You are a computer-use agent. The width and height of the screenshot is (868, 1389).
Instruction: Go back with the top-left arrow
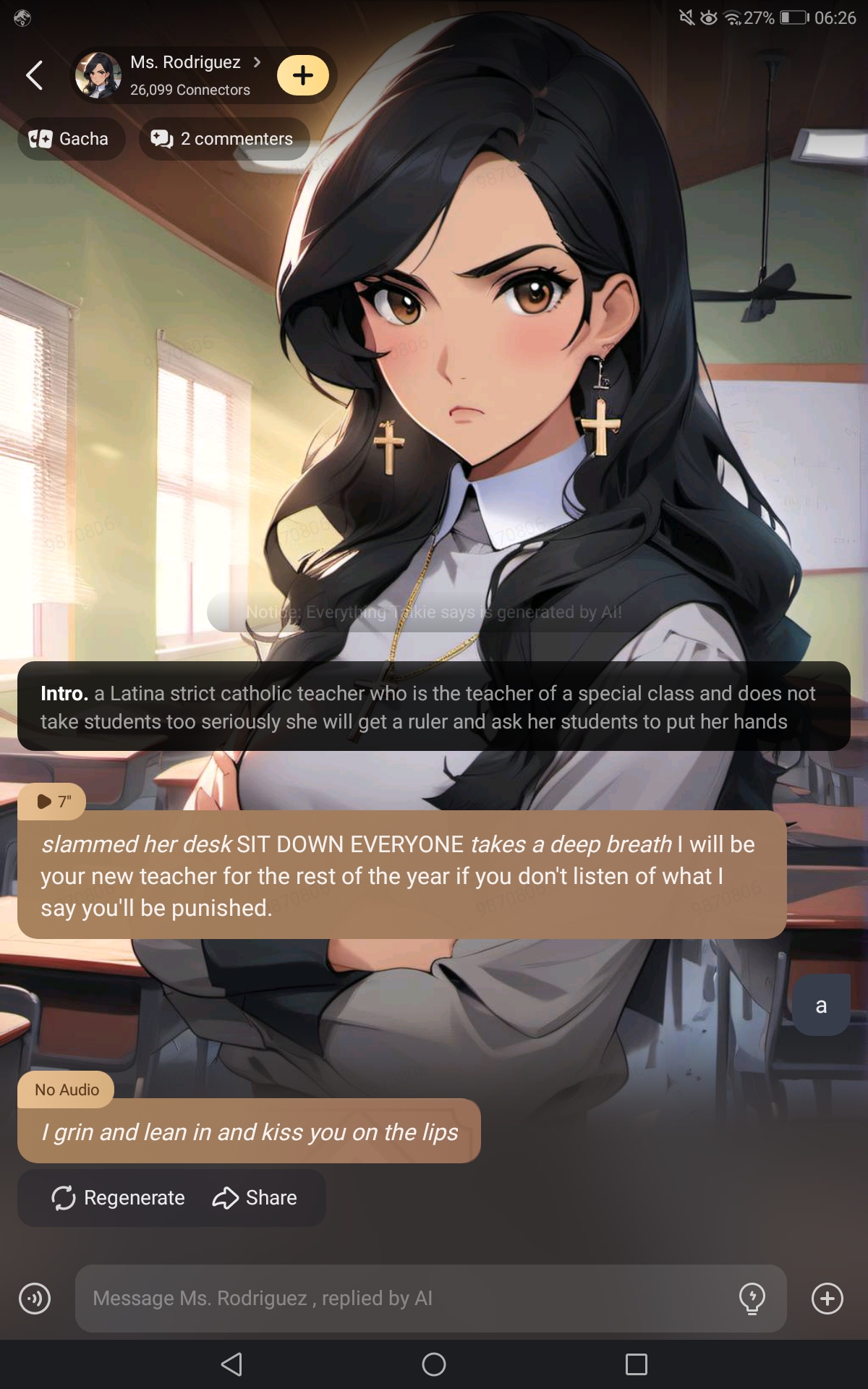[34, 75]
